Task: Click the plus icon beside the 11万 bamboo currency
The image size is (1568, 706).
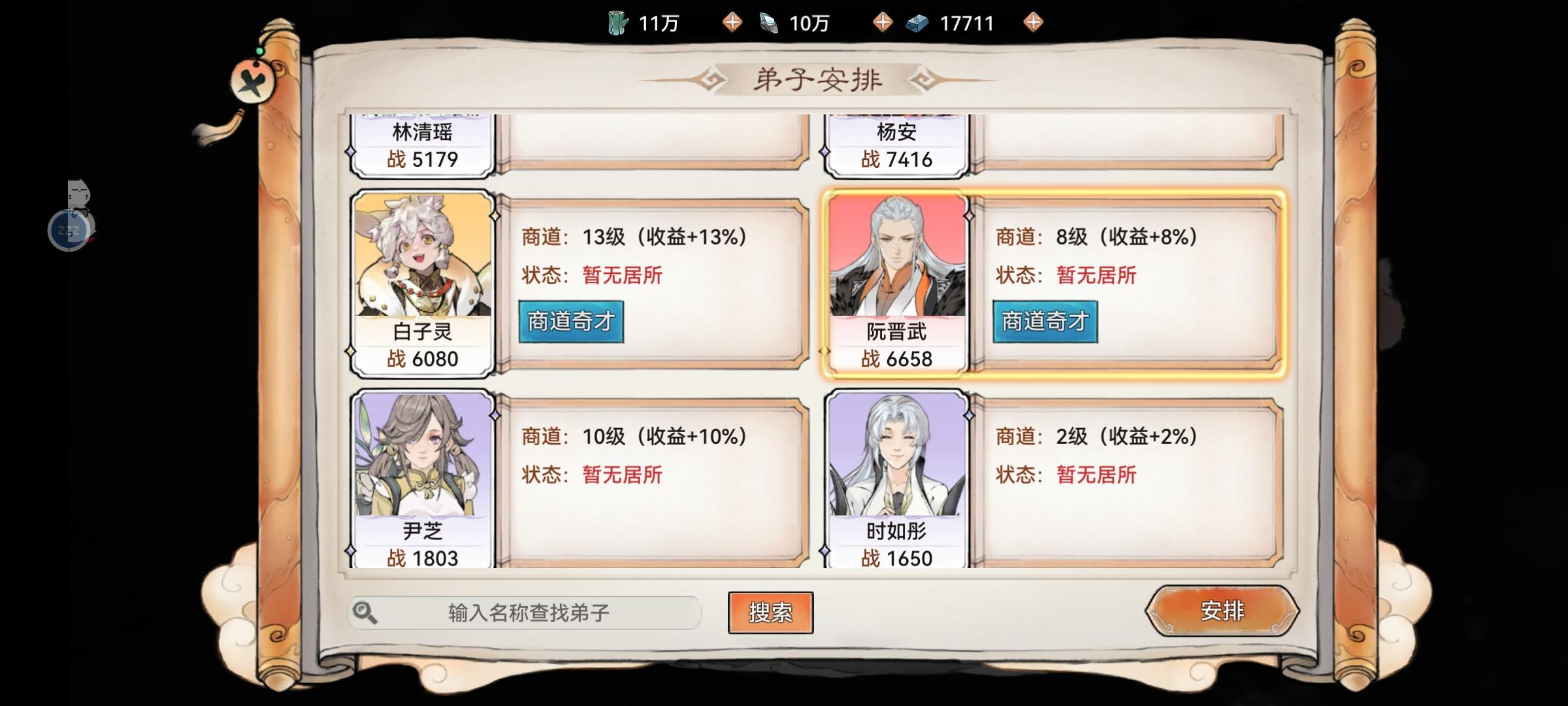Action: [733, 24]
